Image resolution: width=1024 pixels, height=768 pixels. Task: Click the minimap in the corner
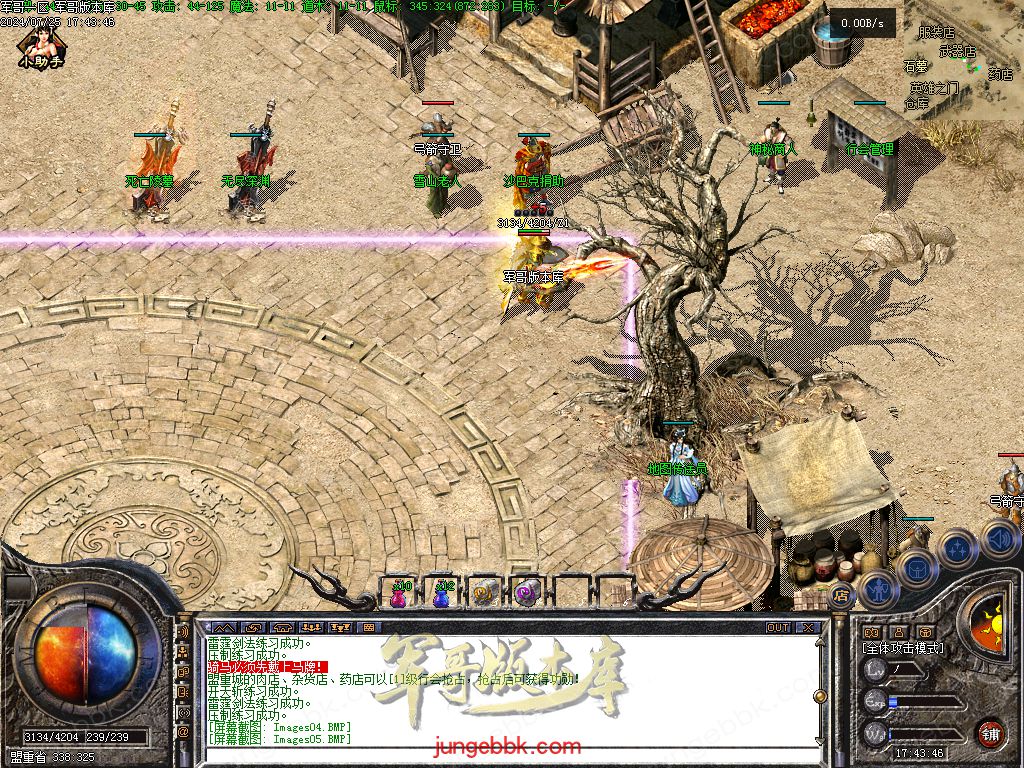pos(963,60)
